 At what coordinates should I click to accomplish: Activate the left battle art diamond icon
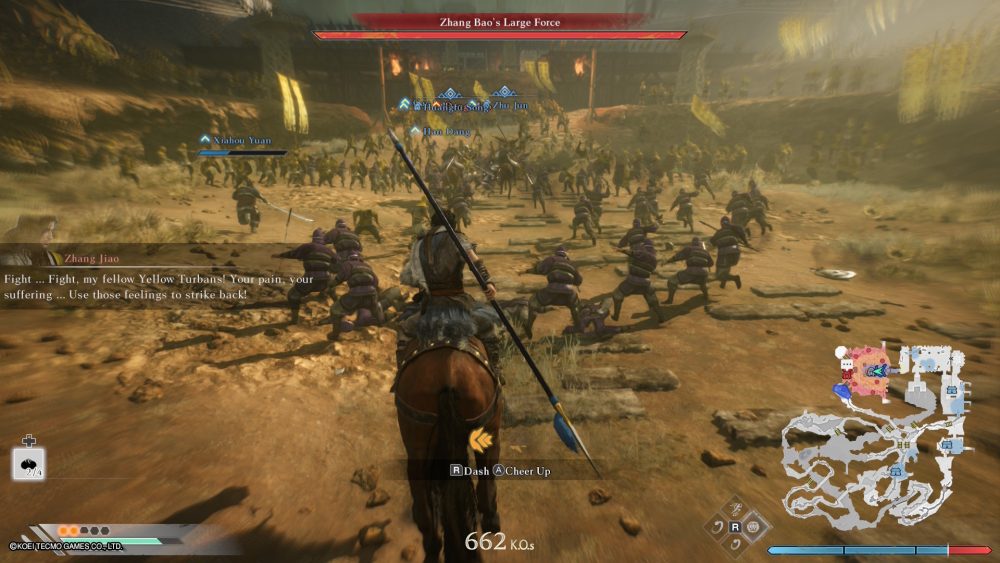(717, 526)
